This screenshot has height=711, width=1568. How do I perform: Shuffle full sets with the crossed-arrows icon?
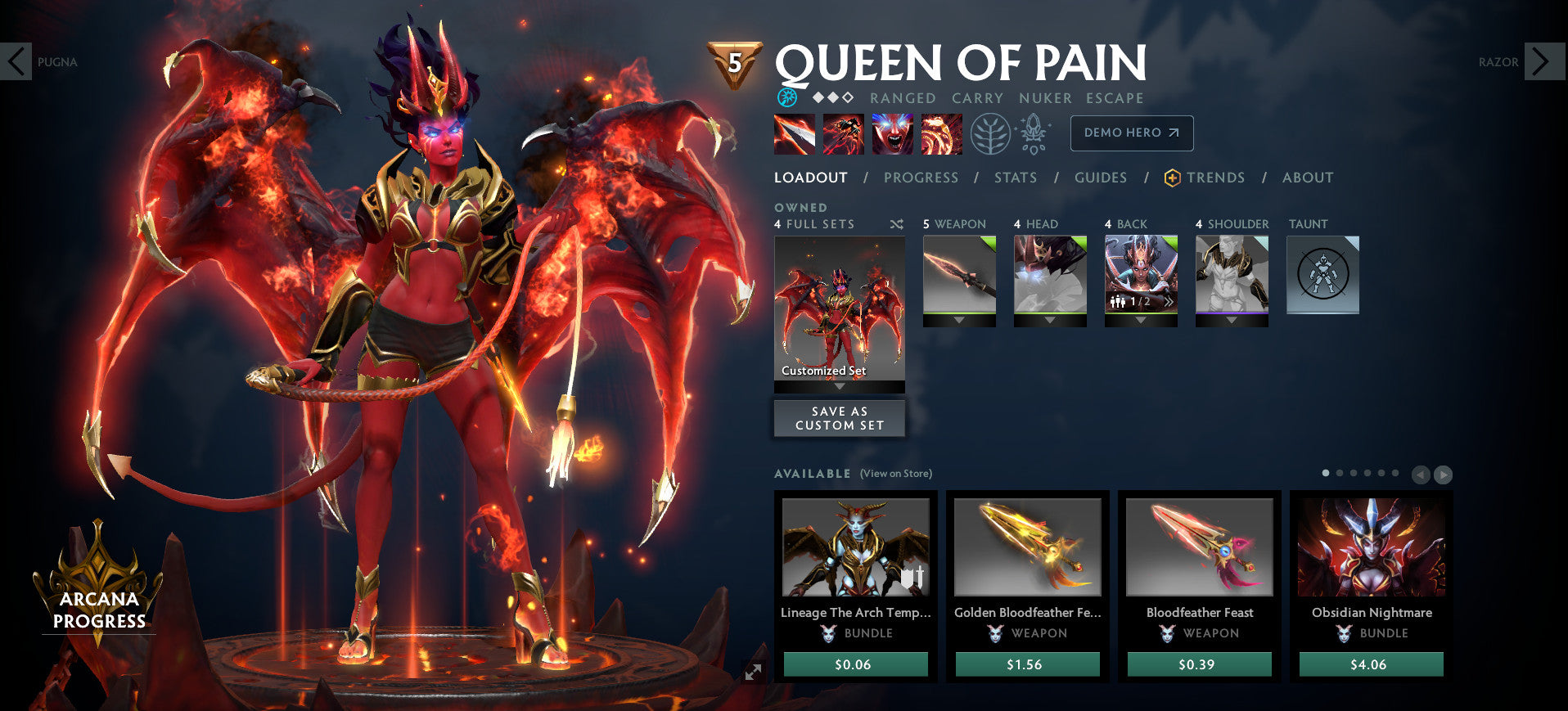point(895,224)
